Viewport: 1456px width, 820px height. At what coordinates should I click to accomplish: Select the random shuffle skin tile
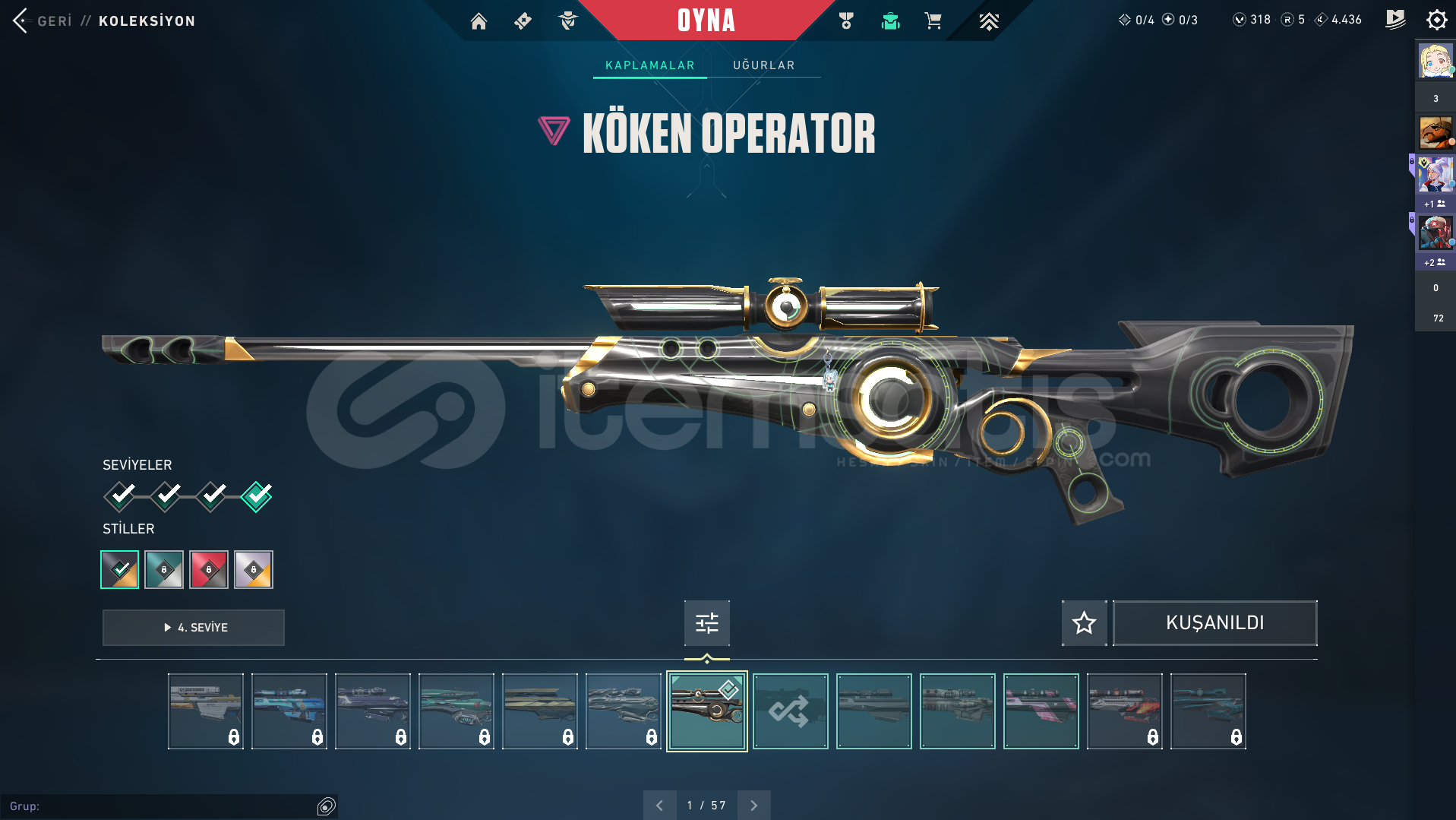click(x=790, y=711)
